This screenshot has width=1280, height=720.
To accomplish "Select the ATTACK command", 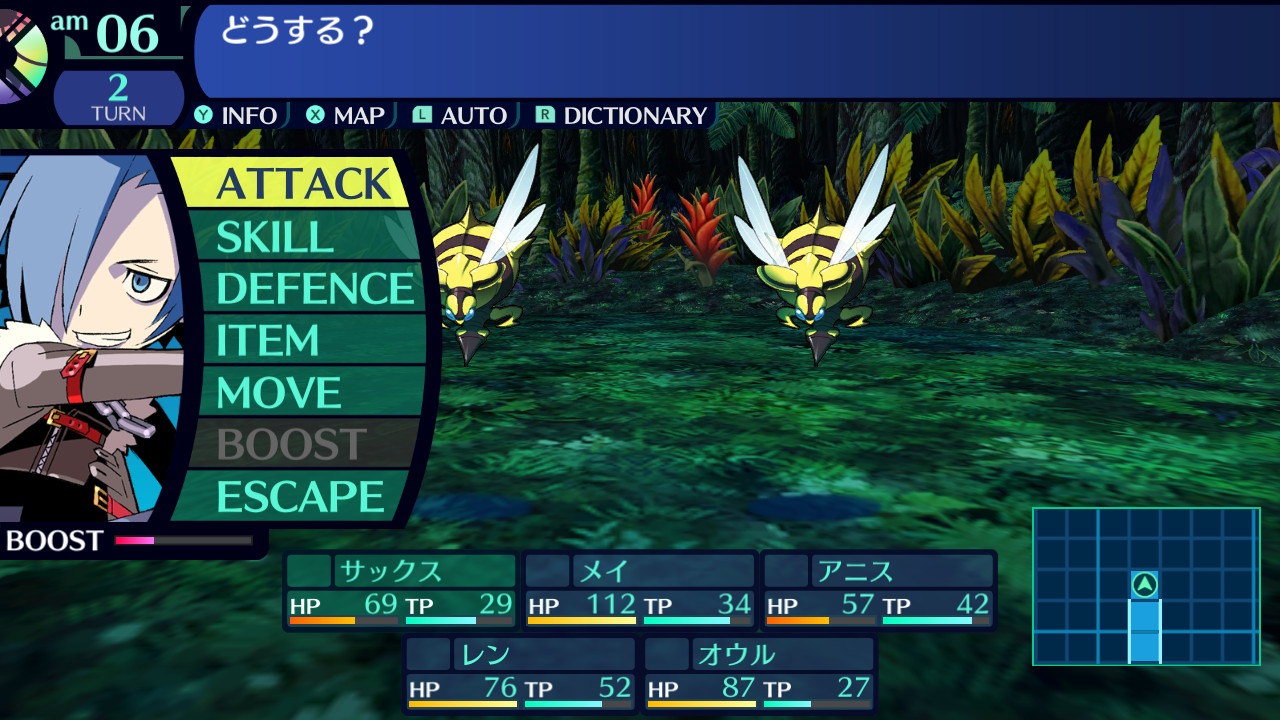I will [x=302, y=184].
